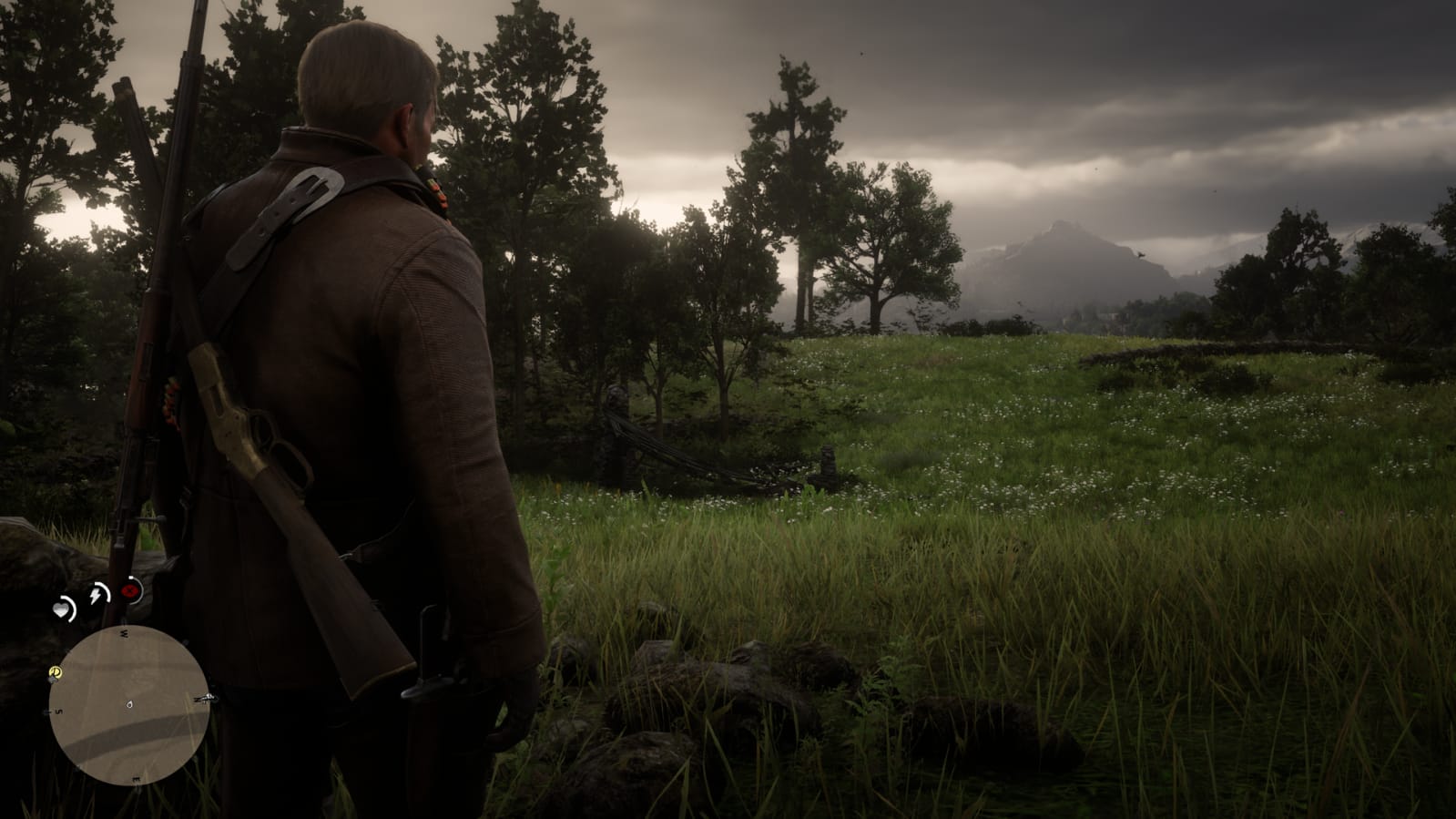Select the yellow marker on the minimap edge
This screenshot has height=819, width=1456.
(x=56, y=672)
